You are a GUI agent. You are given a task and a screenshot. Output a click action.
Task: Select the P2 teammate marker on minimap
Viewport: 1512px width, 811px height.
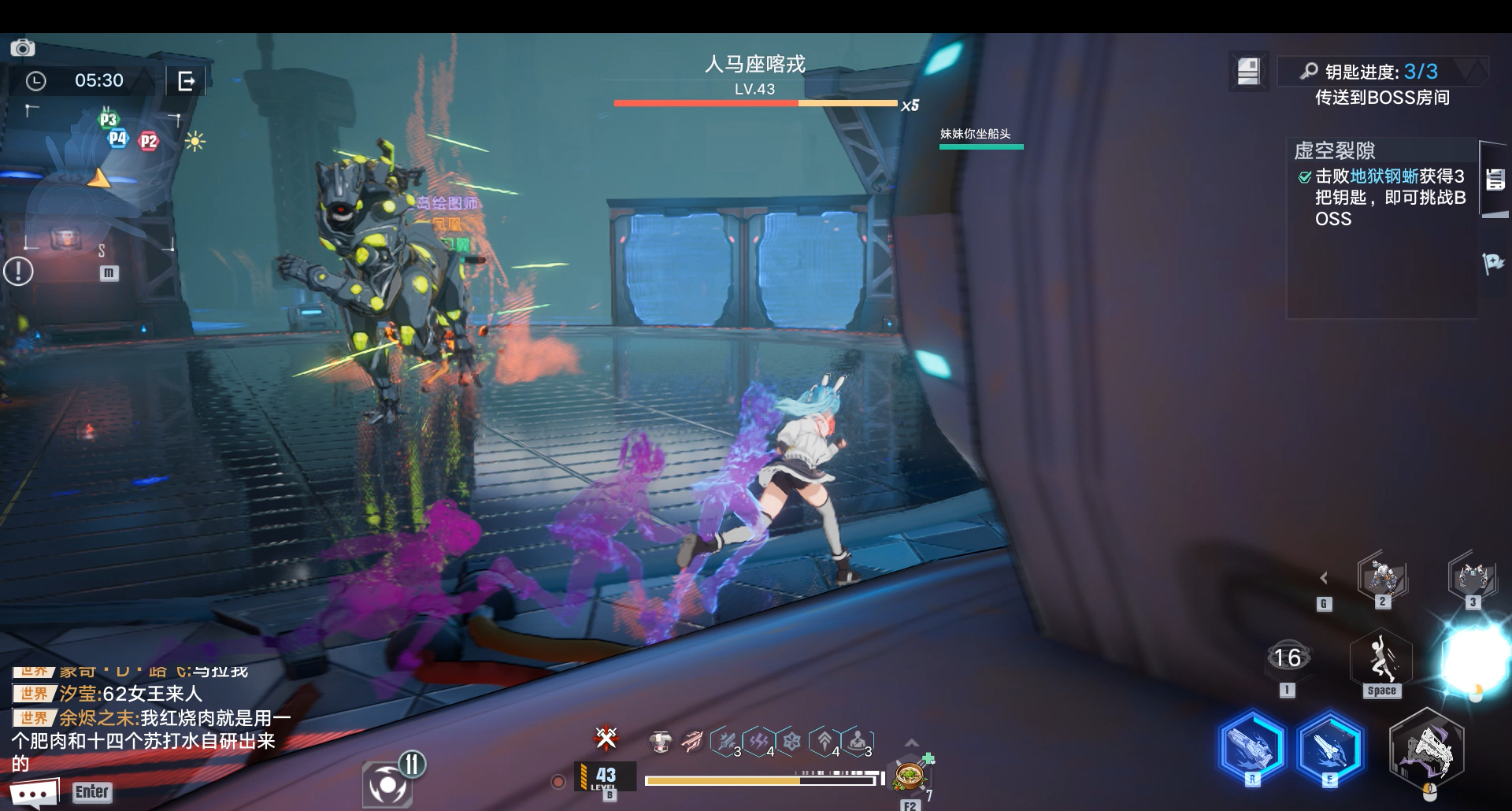(148, 142)
